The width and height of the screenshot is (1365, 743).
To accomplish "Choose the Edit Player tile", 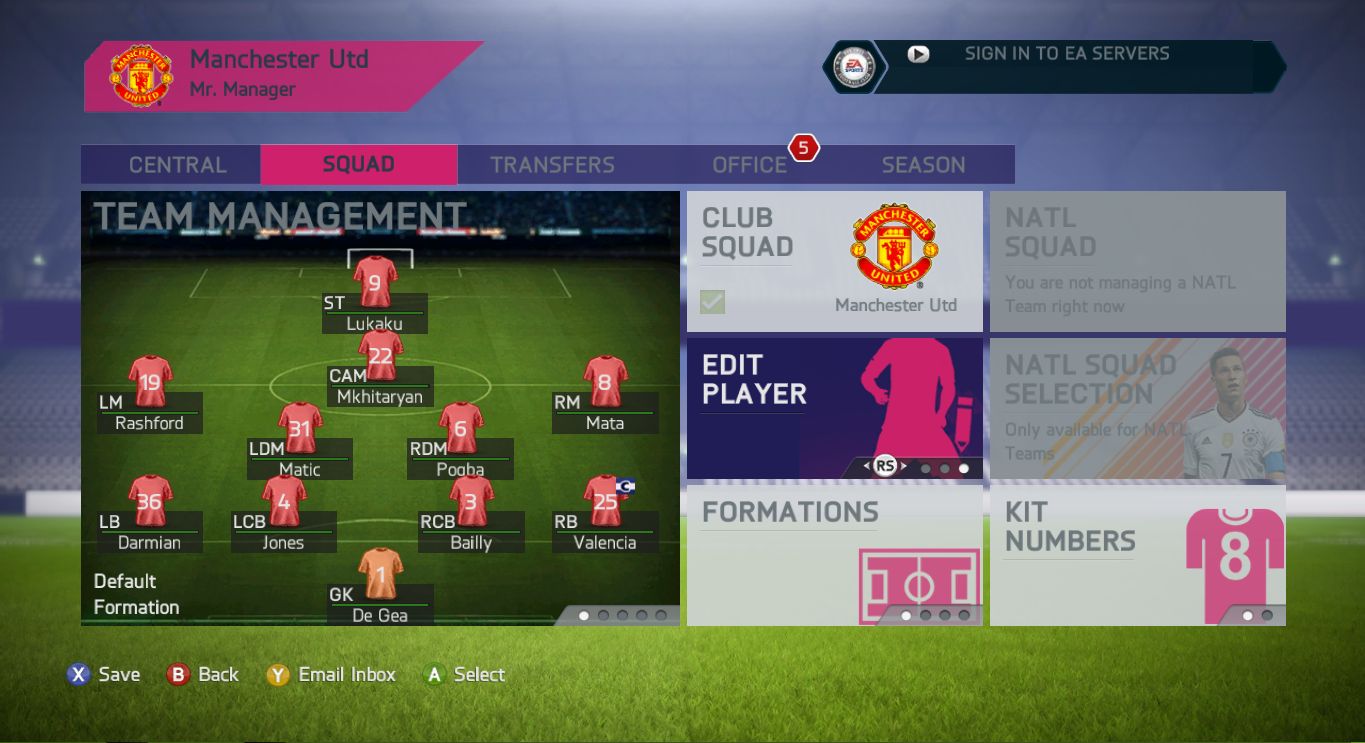I will pyautogui.click(x=834, y=408).
